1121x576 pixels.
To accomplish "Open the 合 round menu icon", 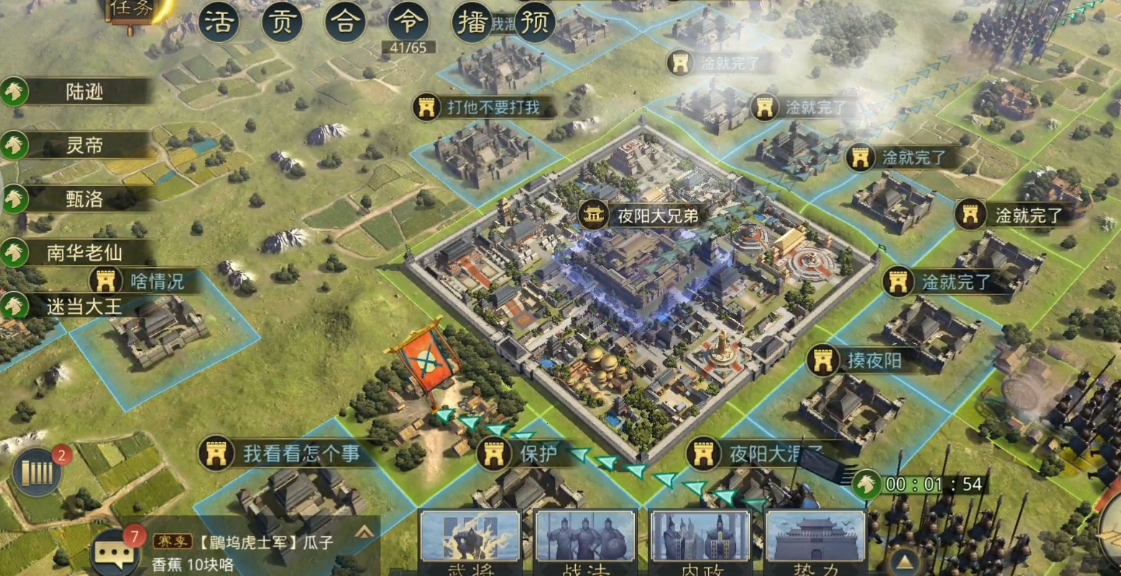I will point(345,21).
